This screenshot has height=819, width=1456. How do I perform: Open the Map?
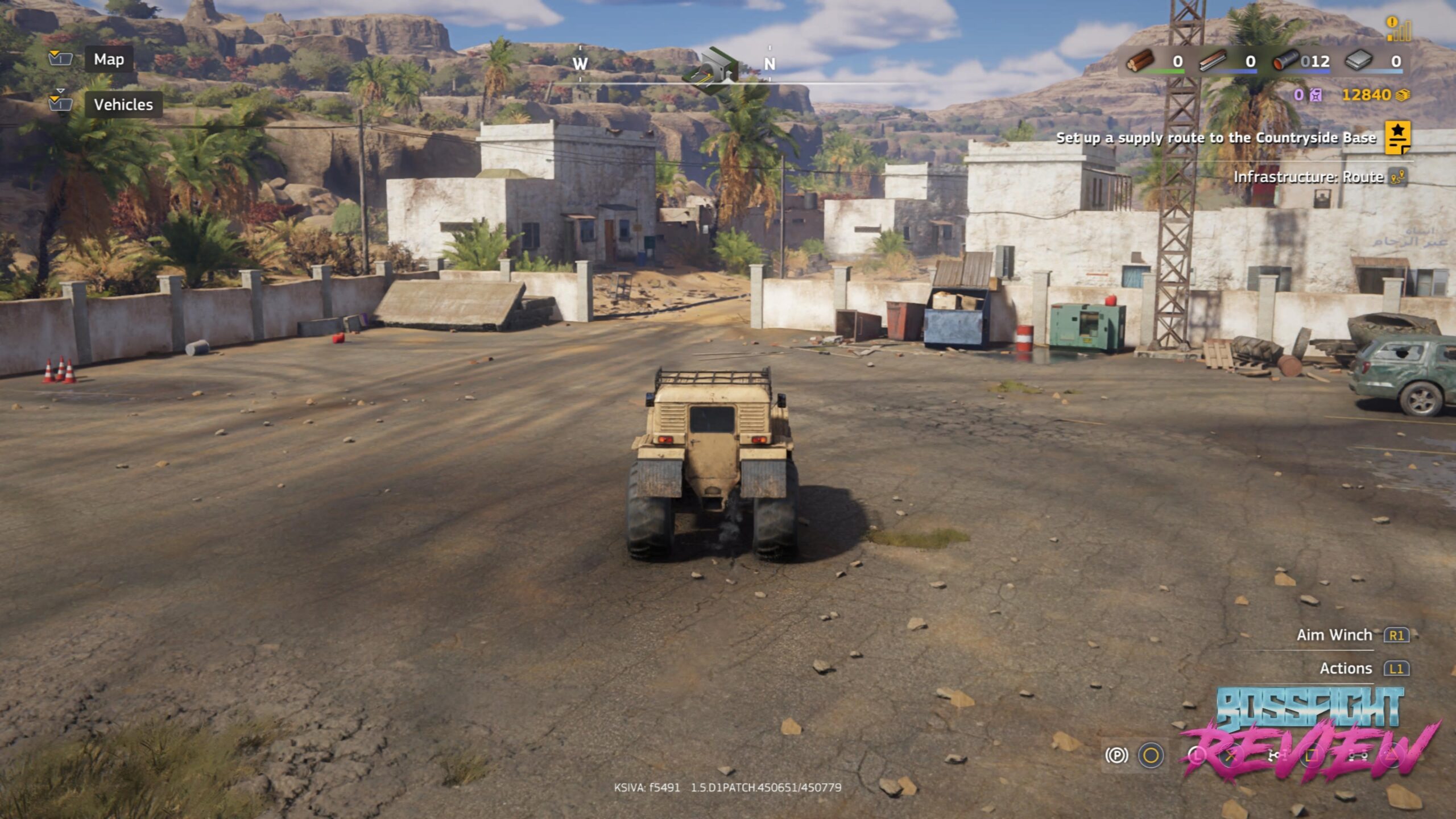(109, 60)
